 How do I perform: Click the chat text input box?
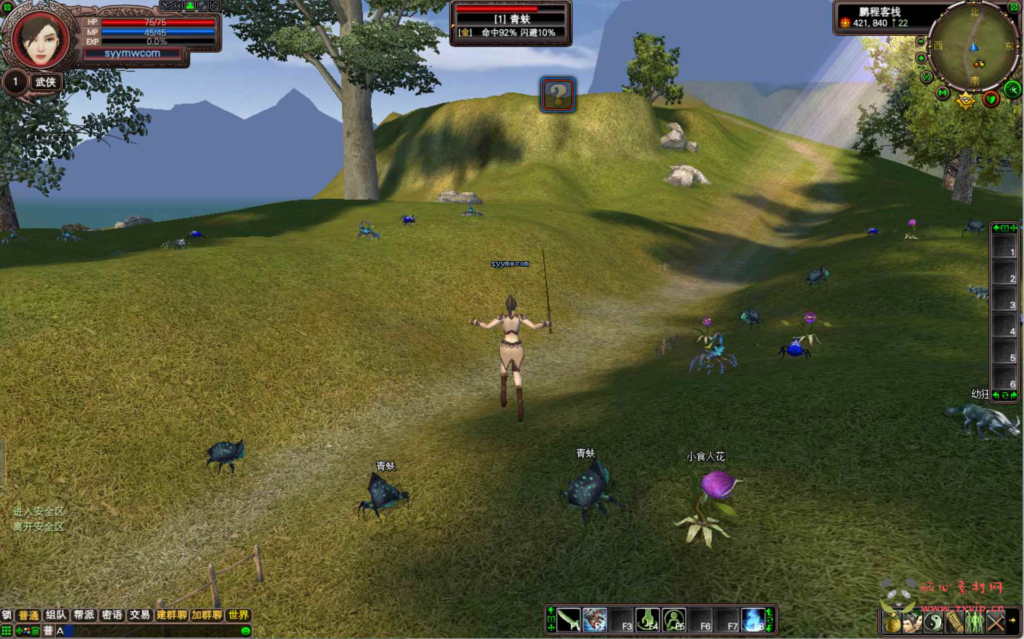click(150, 631)
